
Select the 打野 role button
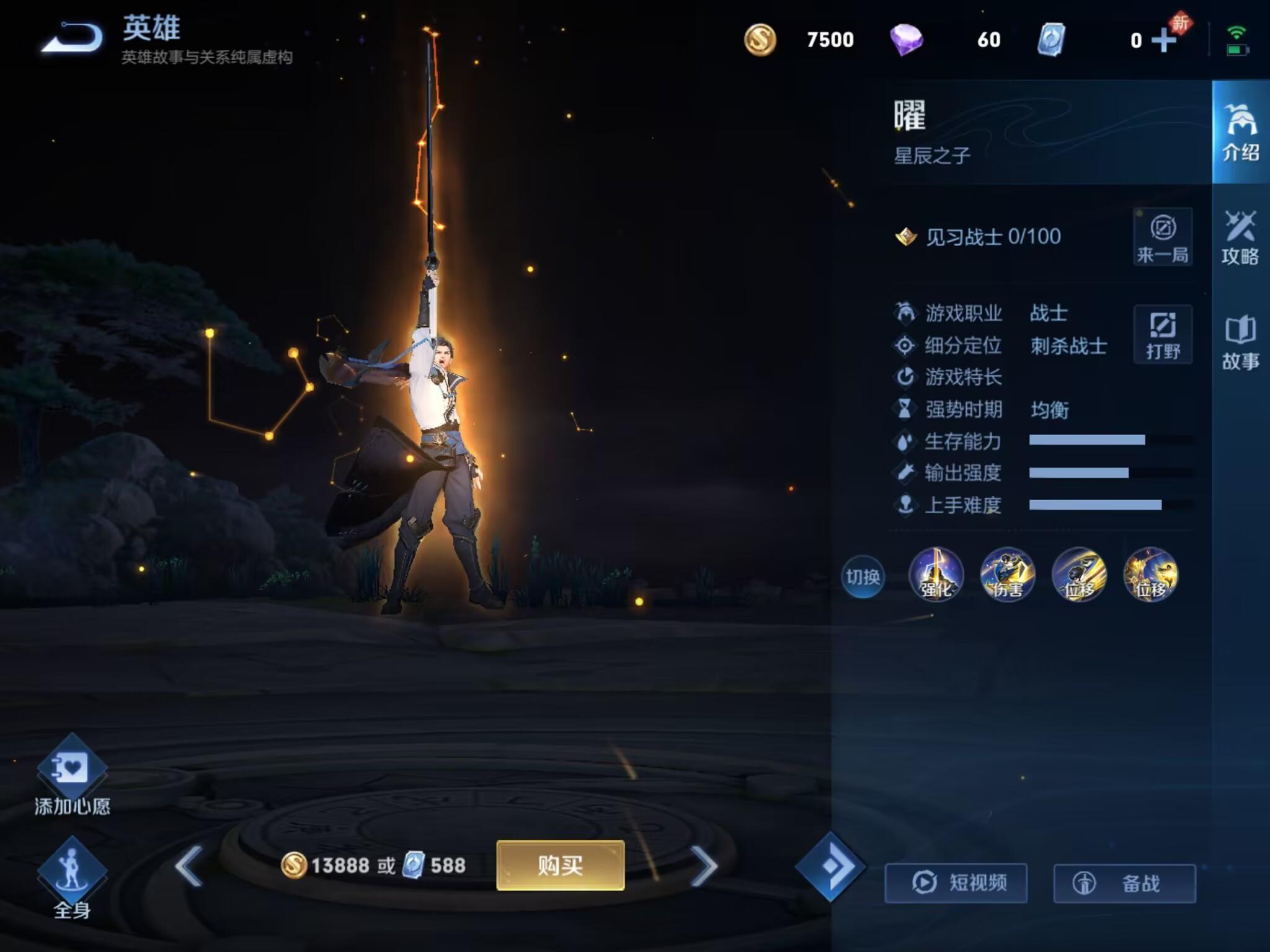tap(1163, 334)
